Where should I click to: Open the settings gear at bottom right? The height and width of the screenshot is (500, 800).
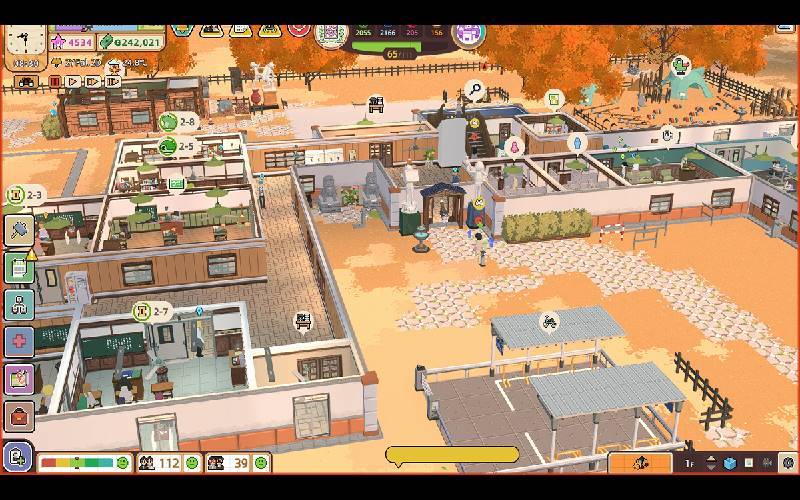point(788,463)
